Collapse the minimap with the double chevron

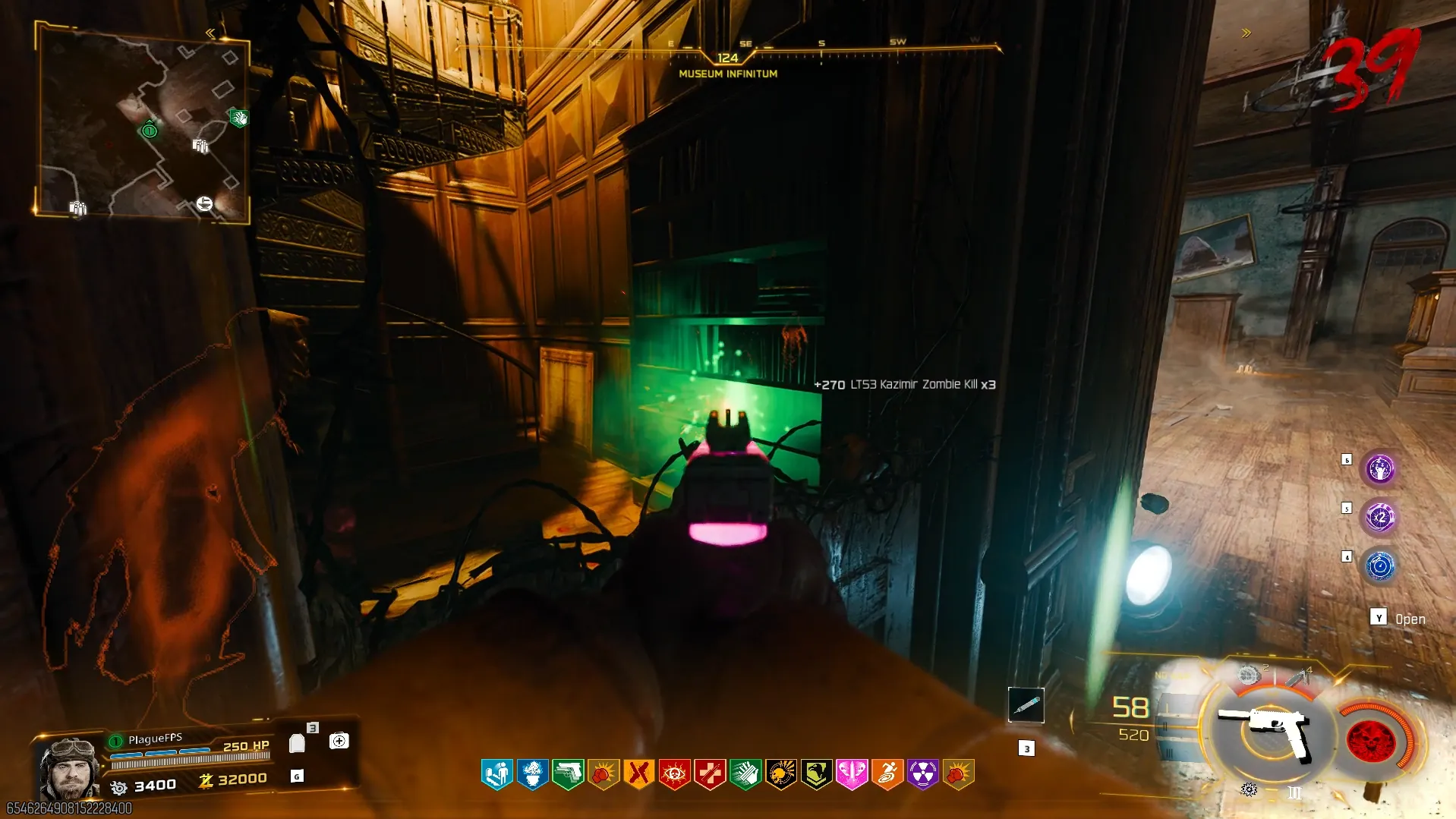pos(210,33)
